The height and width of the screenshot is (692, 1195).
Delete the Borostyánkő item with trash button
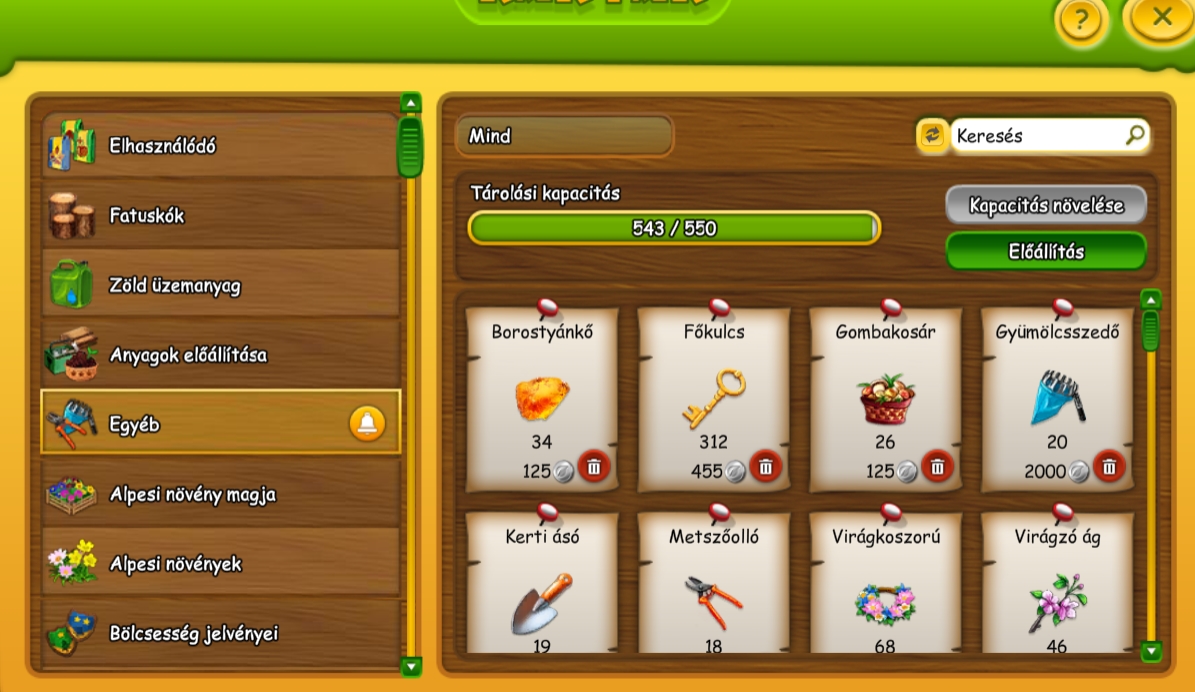click(x=594, y=466)
